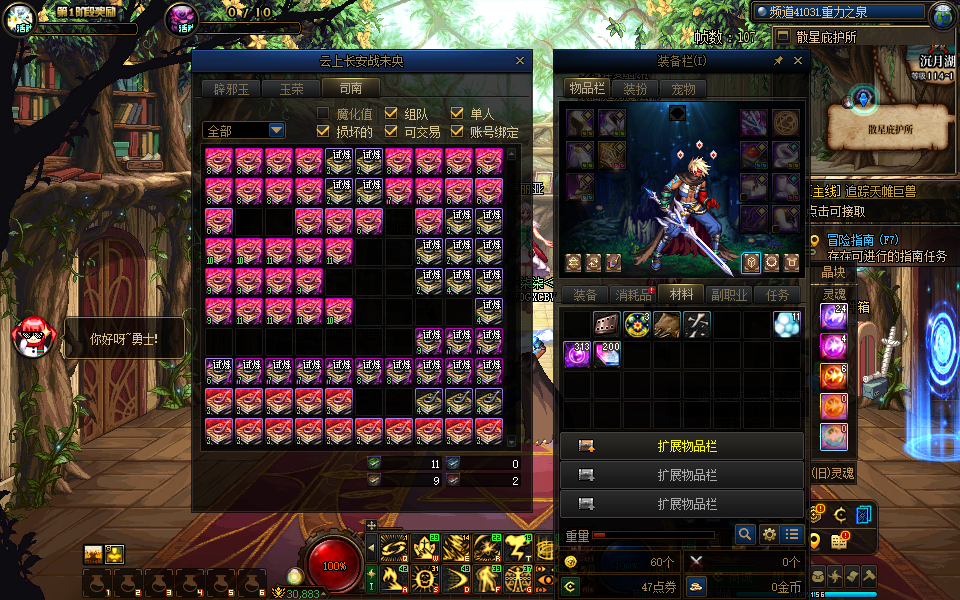Uncheck the 组队 filter
Screen dimensions: 960x600
click(x=391, y=113)
